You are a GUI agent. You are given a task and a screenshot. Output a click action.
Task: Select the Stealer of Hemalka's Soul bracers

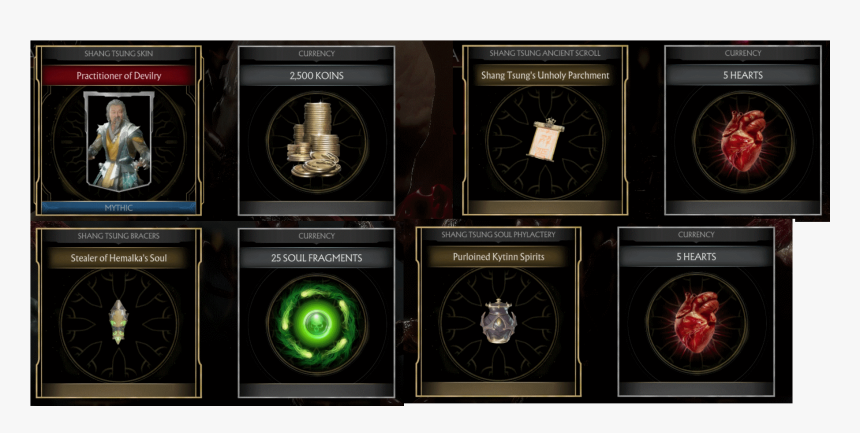coord(118,313)
